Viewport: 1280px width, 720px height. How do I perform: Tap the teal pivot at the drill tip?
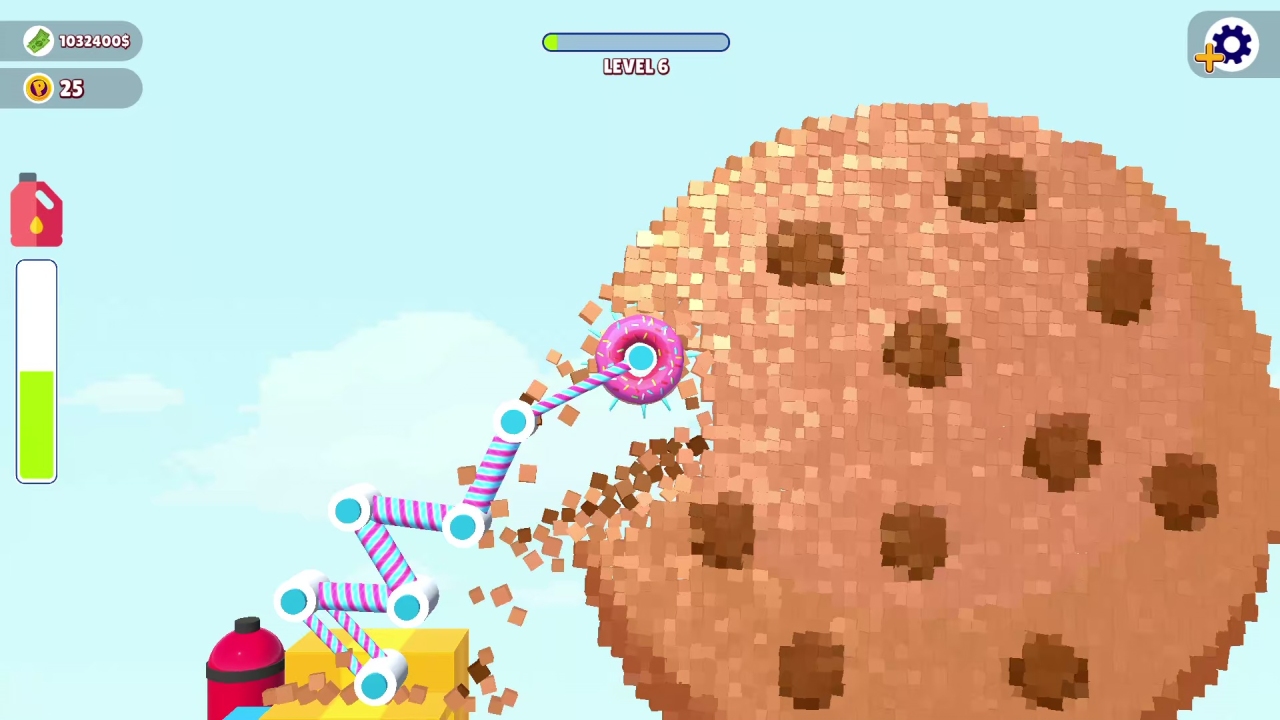tap(640, 358)
